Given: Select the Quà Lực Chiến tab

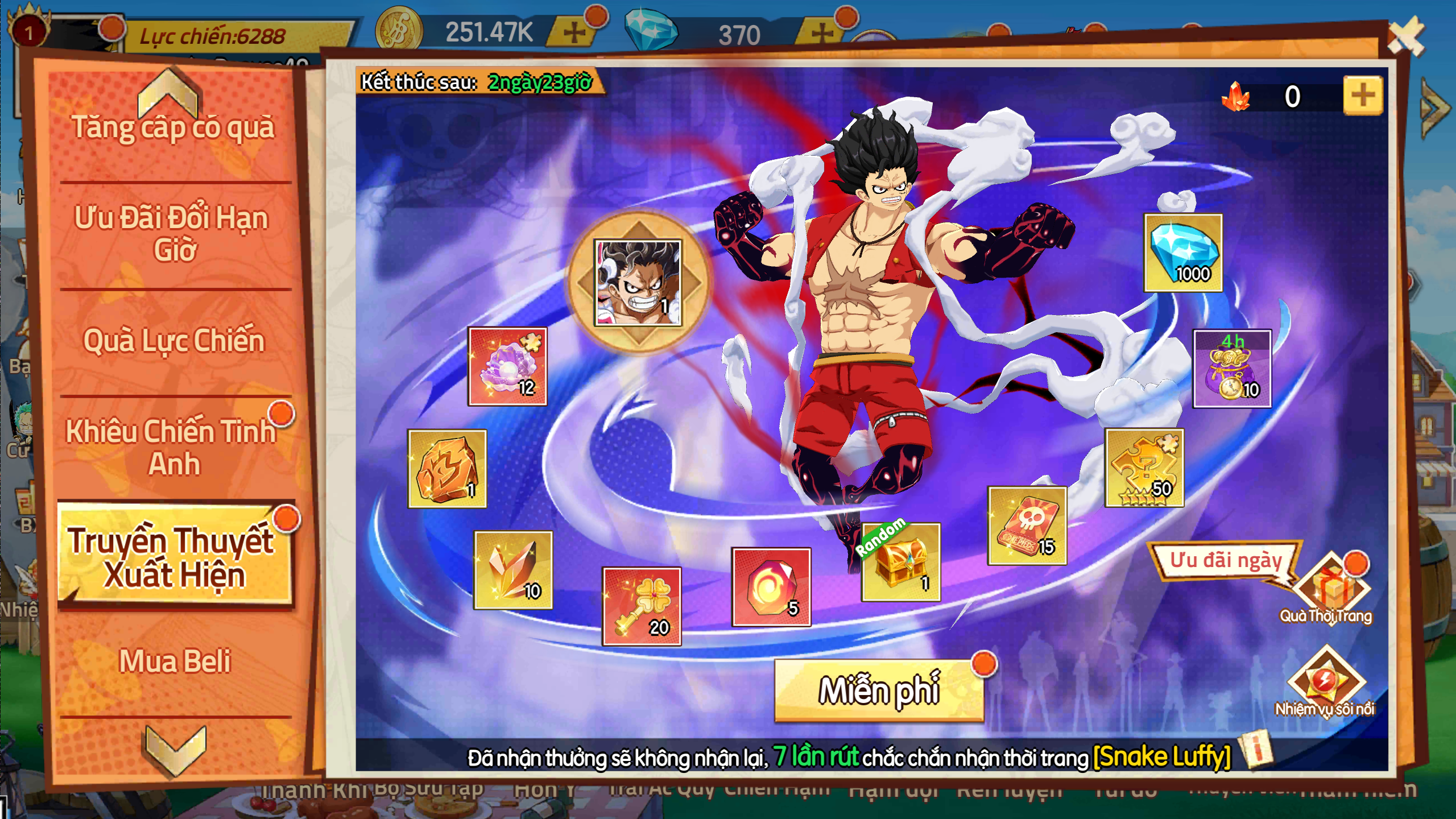Looking at the screenshot, I should point(174,341).
